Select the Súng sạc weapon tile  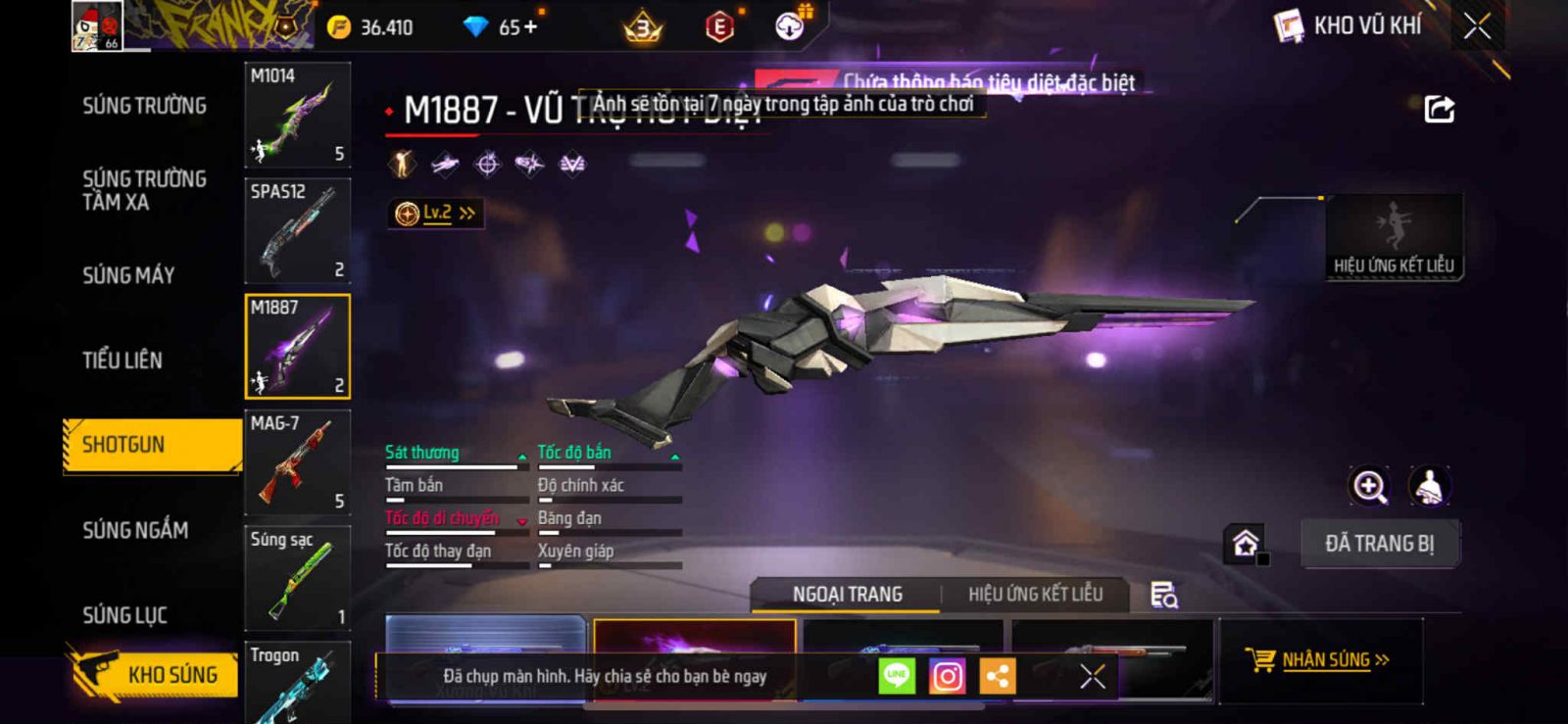(x=297, y=578)
